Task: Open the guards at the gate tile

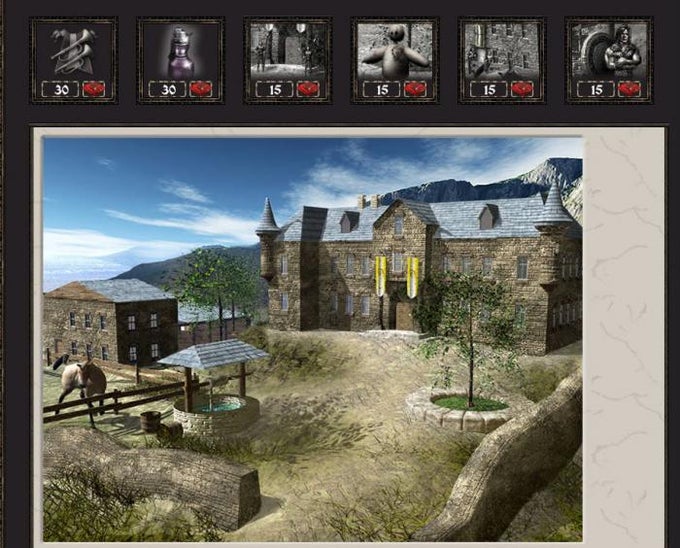Action: coord(287,59)
